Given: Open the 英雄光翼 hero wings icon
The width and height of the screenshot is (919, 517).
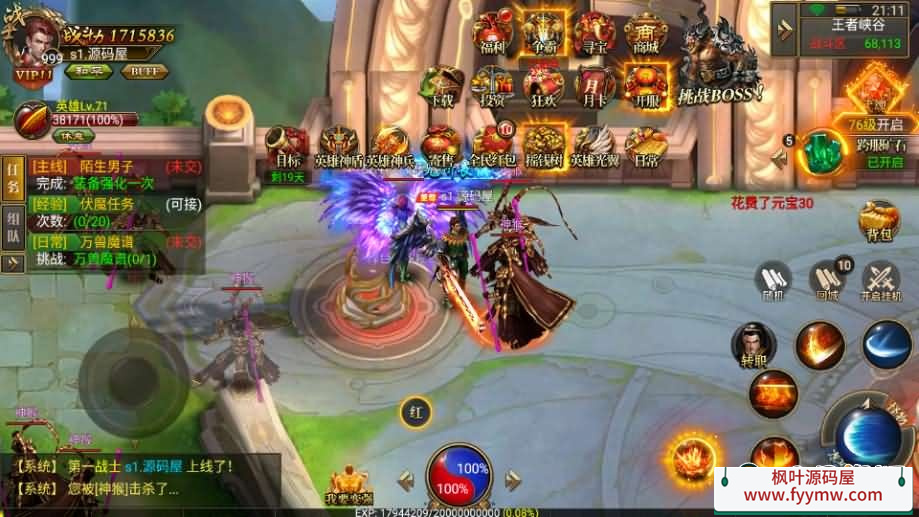Looking at the screenshot, I should pyautogui.click(x=595, y=147).
